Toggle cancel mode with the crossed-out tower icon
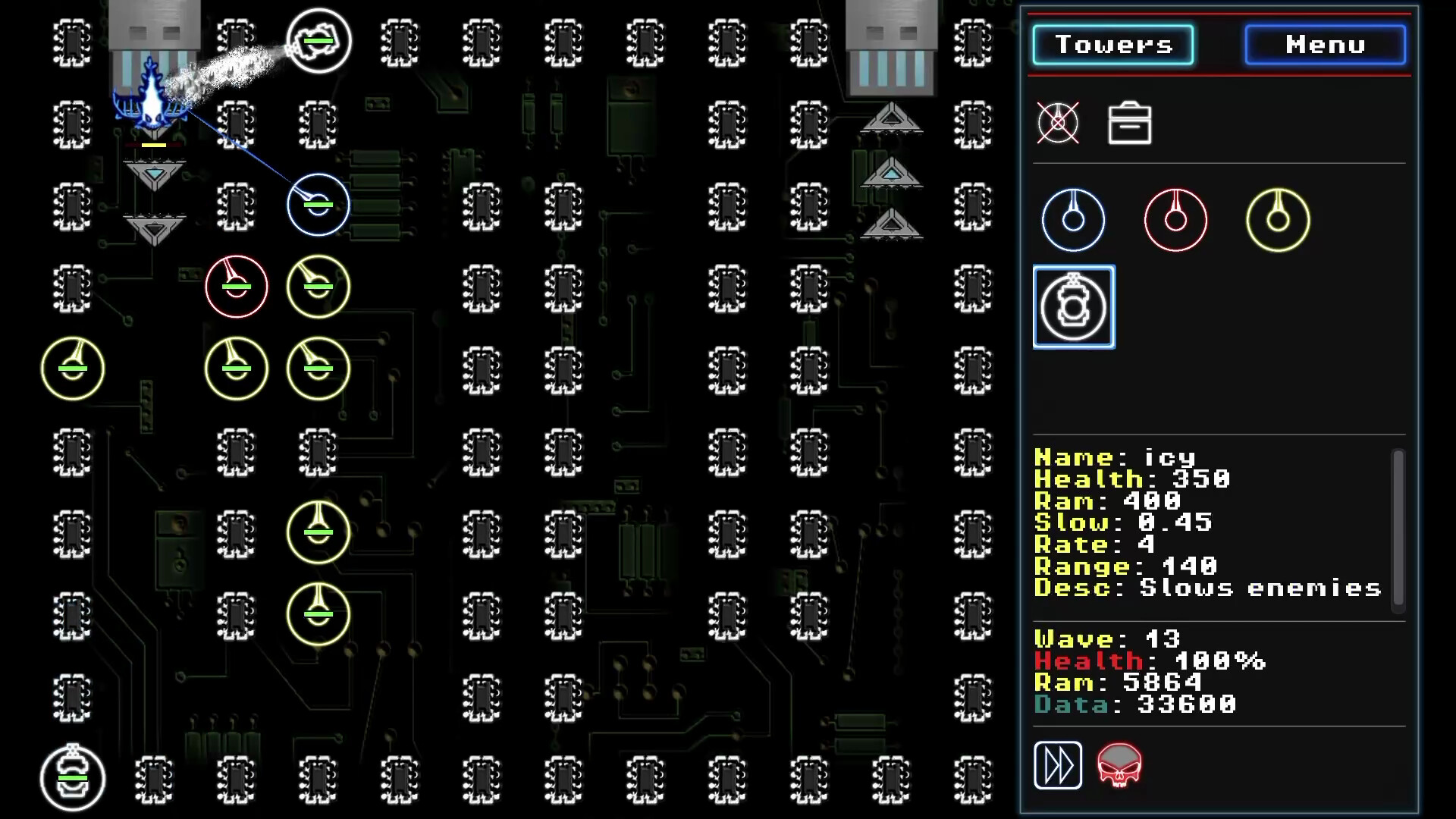Image resolution: width=1456 pixels, height=819 pixels. click(1059, 124)
